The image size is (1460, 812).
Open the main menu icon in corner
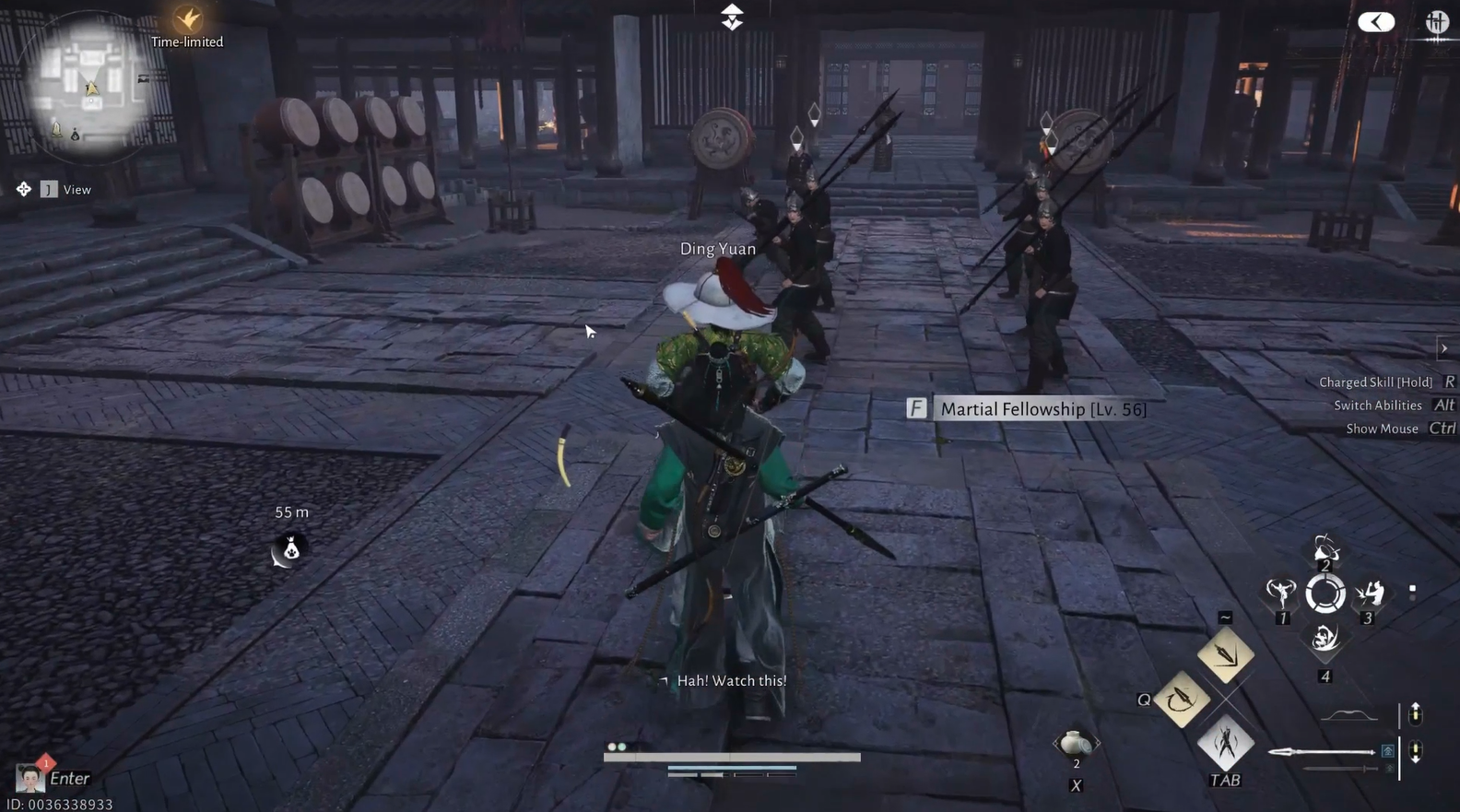1436,22
